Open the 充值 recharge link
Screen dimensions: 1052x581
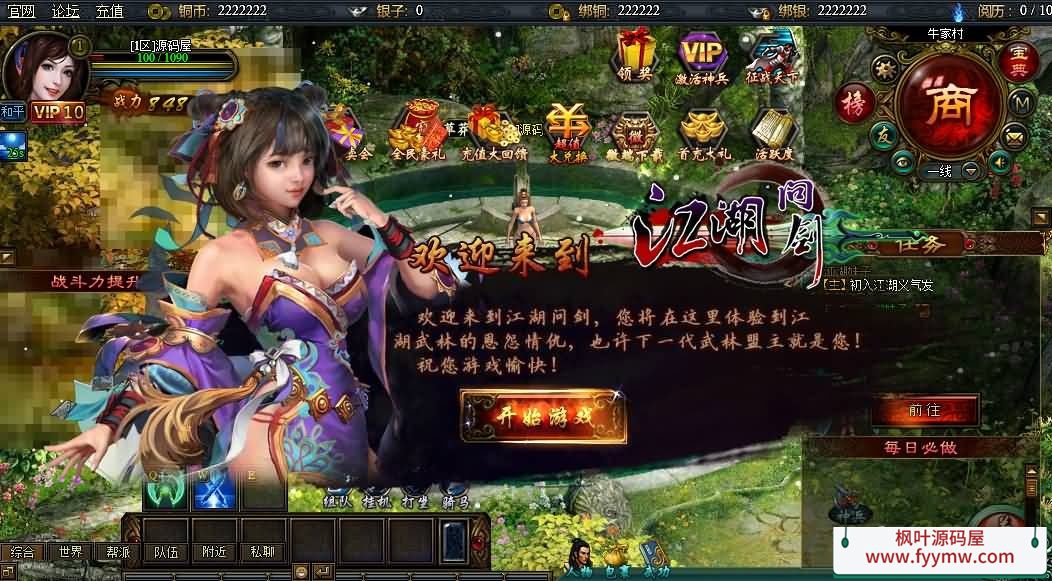110,11
